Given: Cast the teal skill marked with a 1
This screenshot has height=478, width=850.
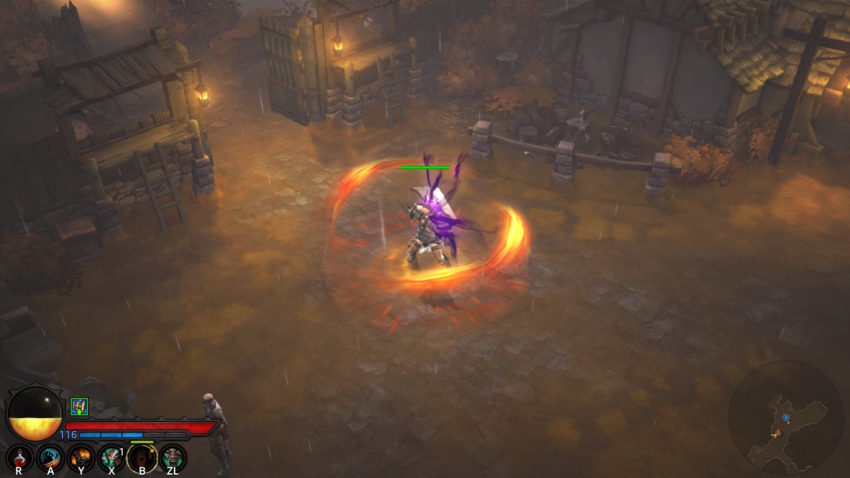Looking at the screenshot, I should pyautogui.click(x=111, y=456).
